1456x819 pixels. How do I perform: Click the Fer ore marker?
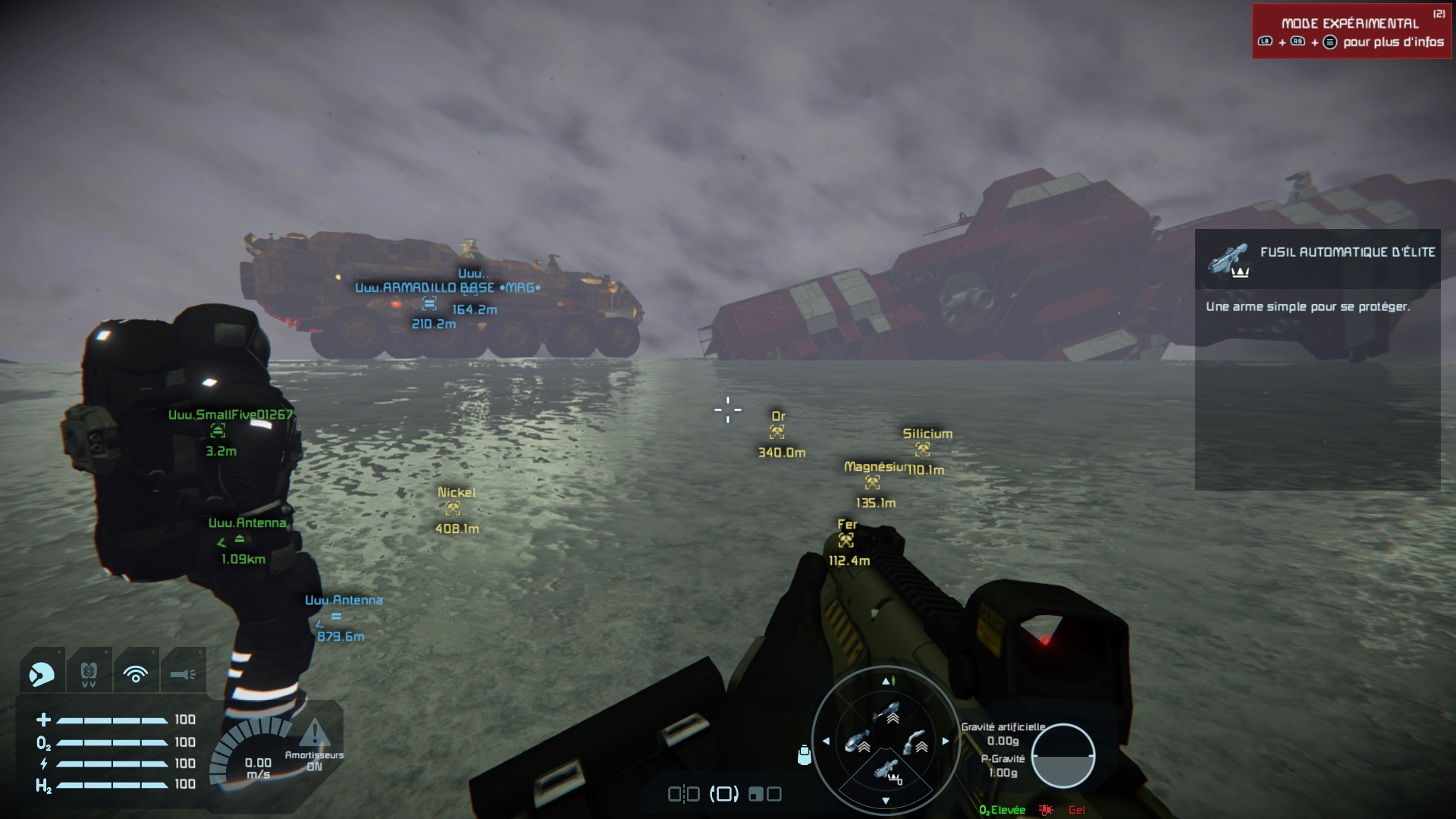(846, 540)
